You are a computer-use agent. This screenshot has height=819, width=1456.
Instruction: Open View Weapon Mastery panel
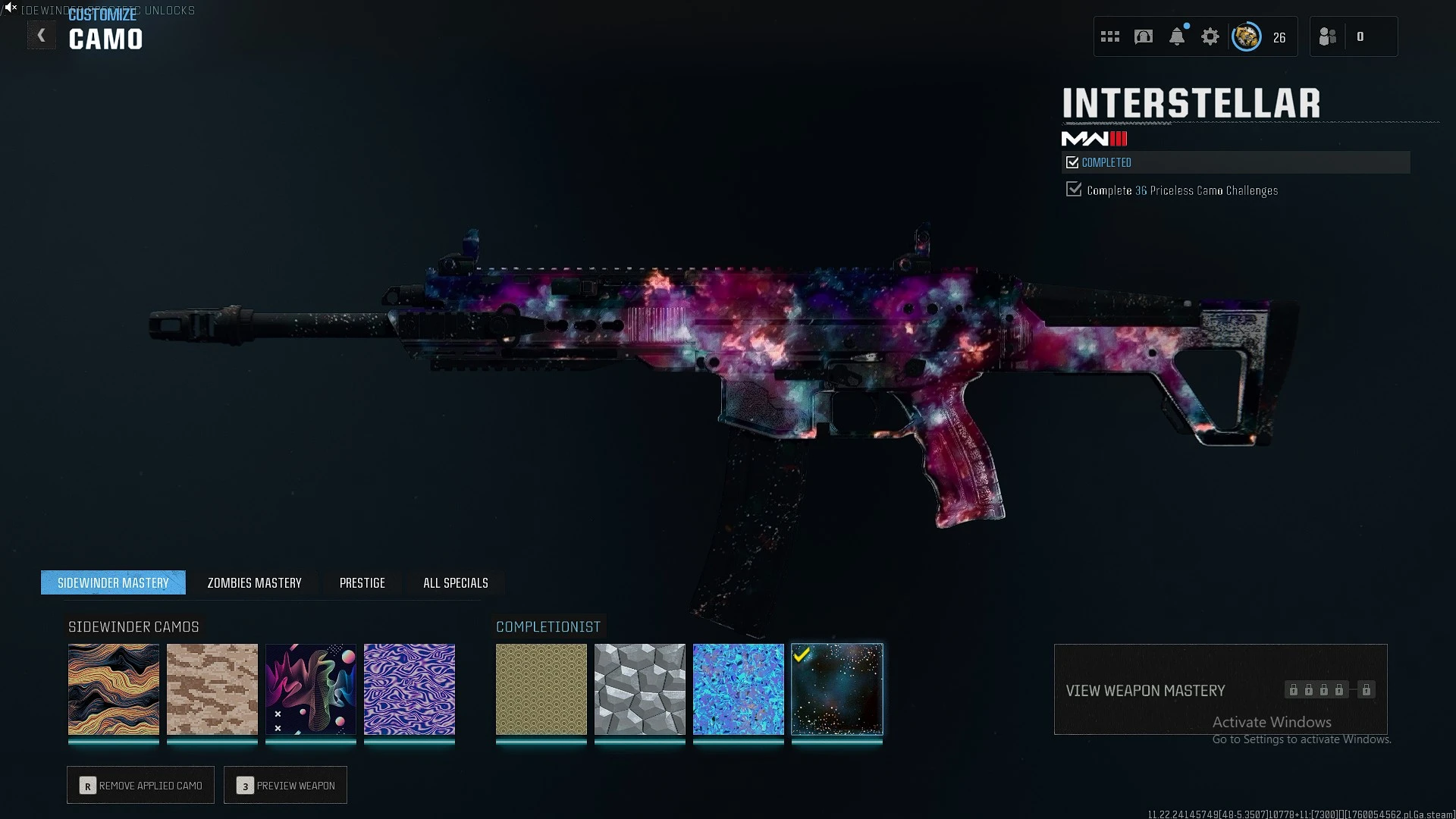(x=1220, y=689)
